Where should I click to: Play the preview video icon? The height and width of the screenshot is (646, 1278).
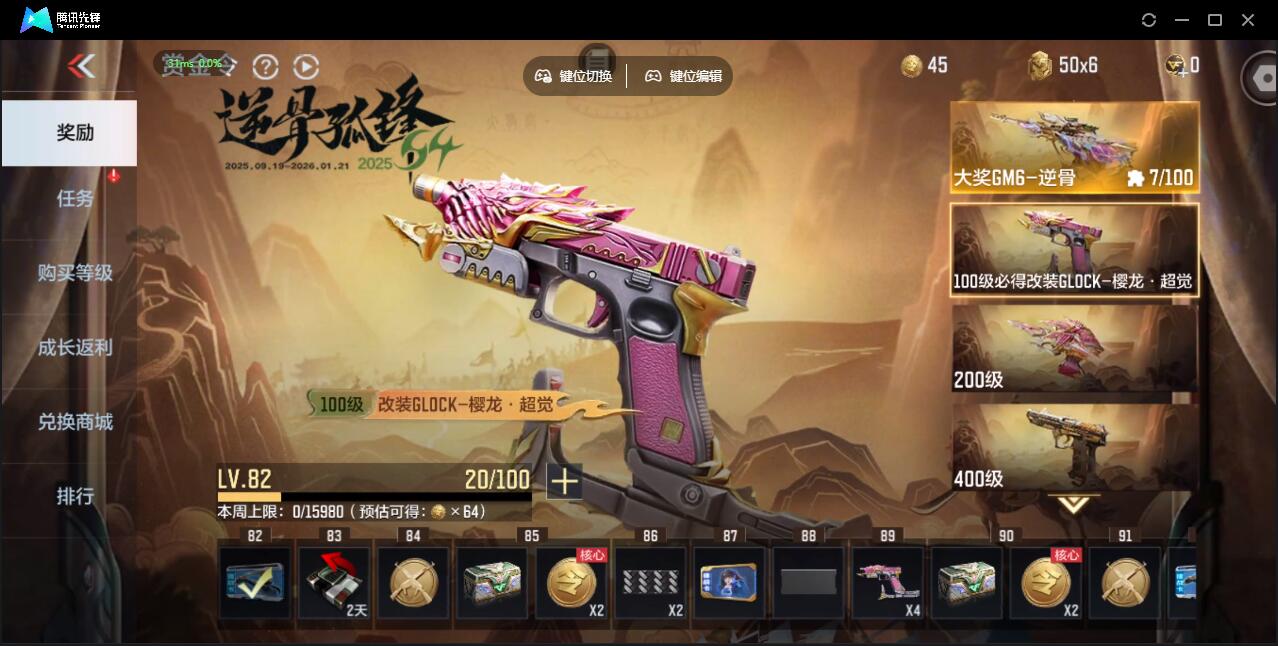[306, 66]
